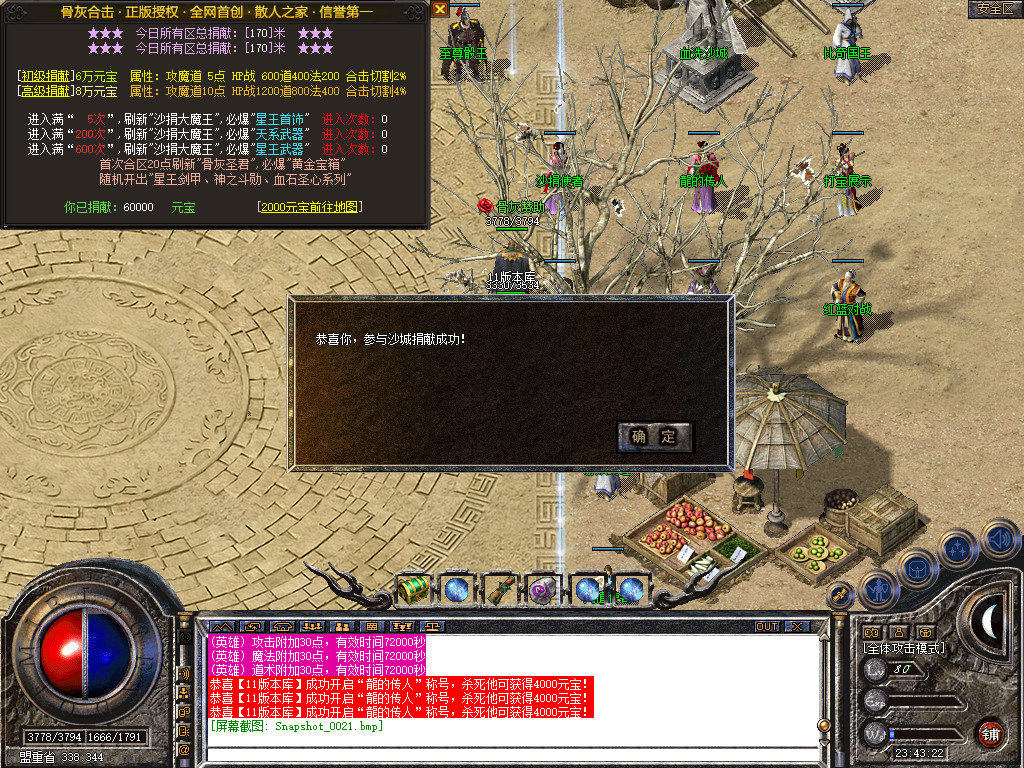Click the 2000元宝前往地图 link
The width and height of the screenshot is (1024, 768).
point(309,207)
